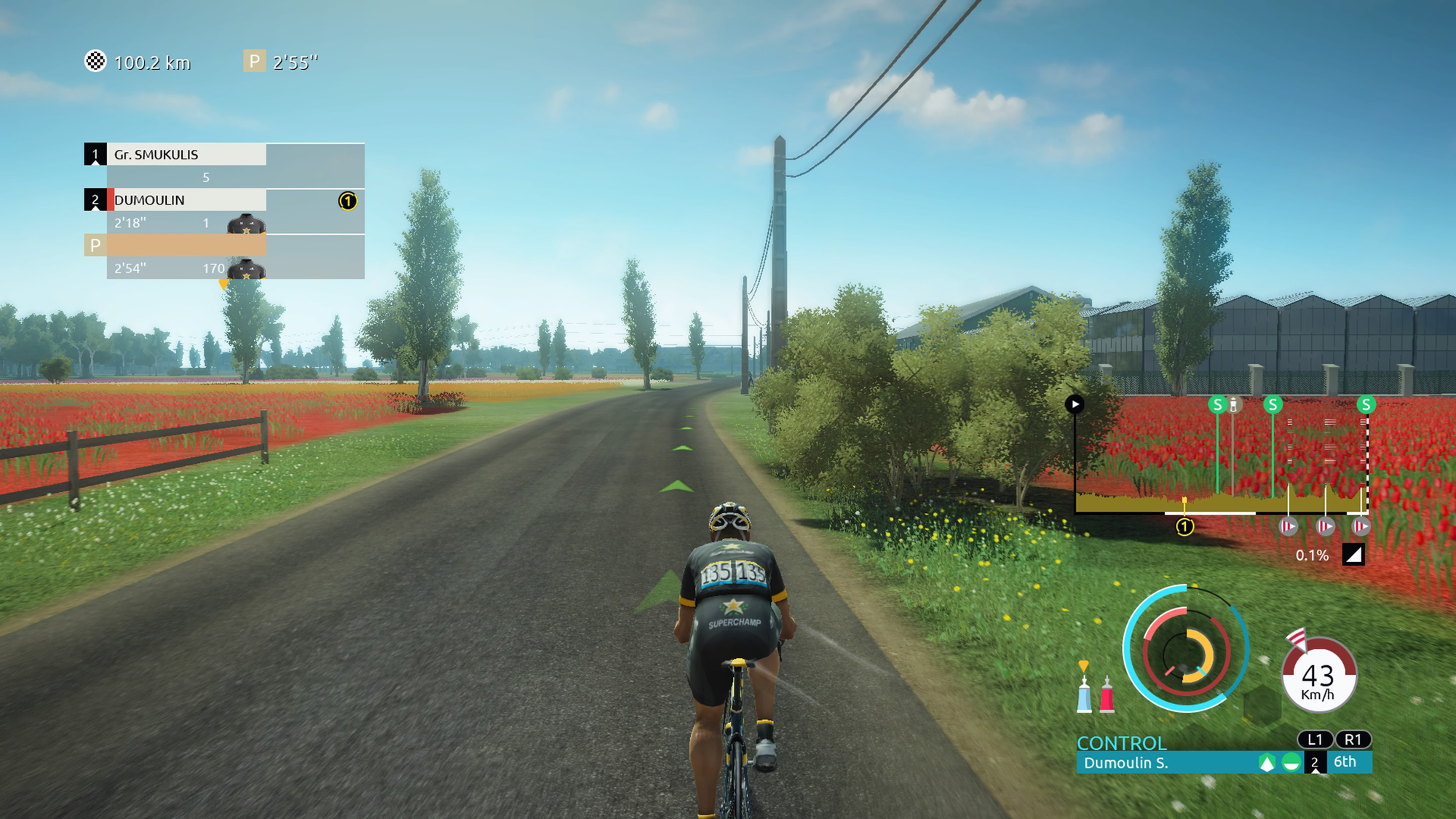Screen dimensions: 1456x819
Task: Click the play arrow at the profile start
Action: pyautogui.click(x=1075, y=405)
